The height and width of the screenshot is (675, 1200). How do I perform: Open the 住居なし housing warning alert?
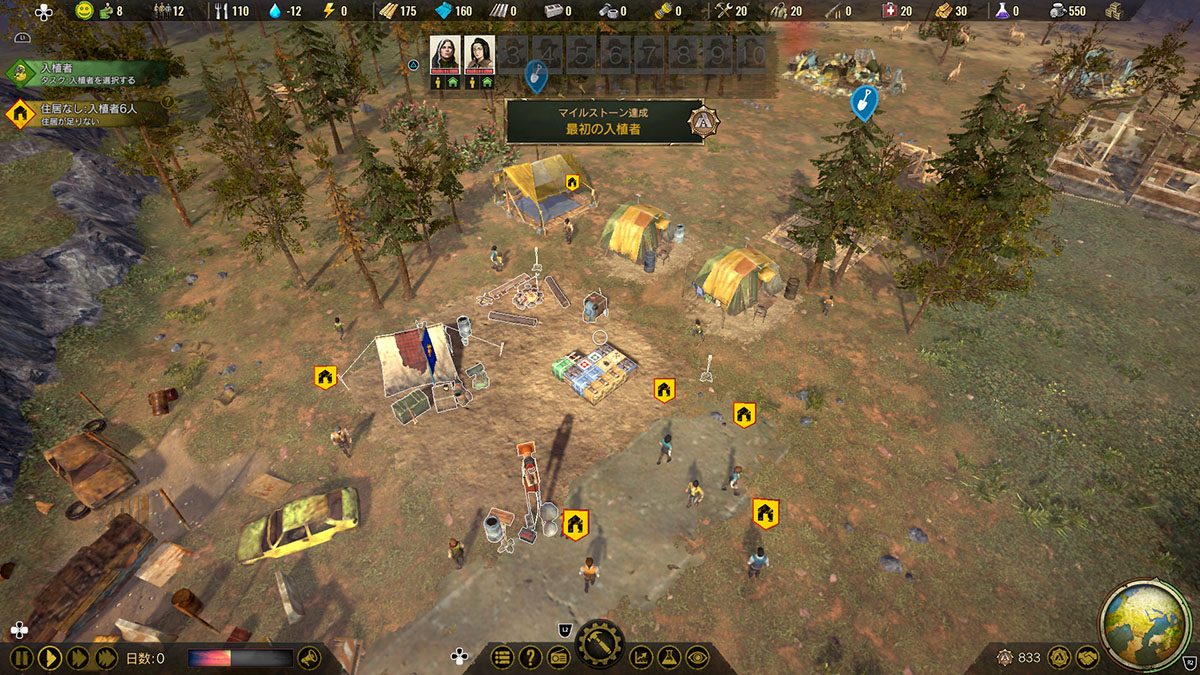pos(85,112)
